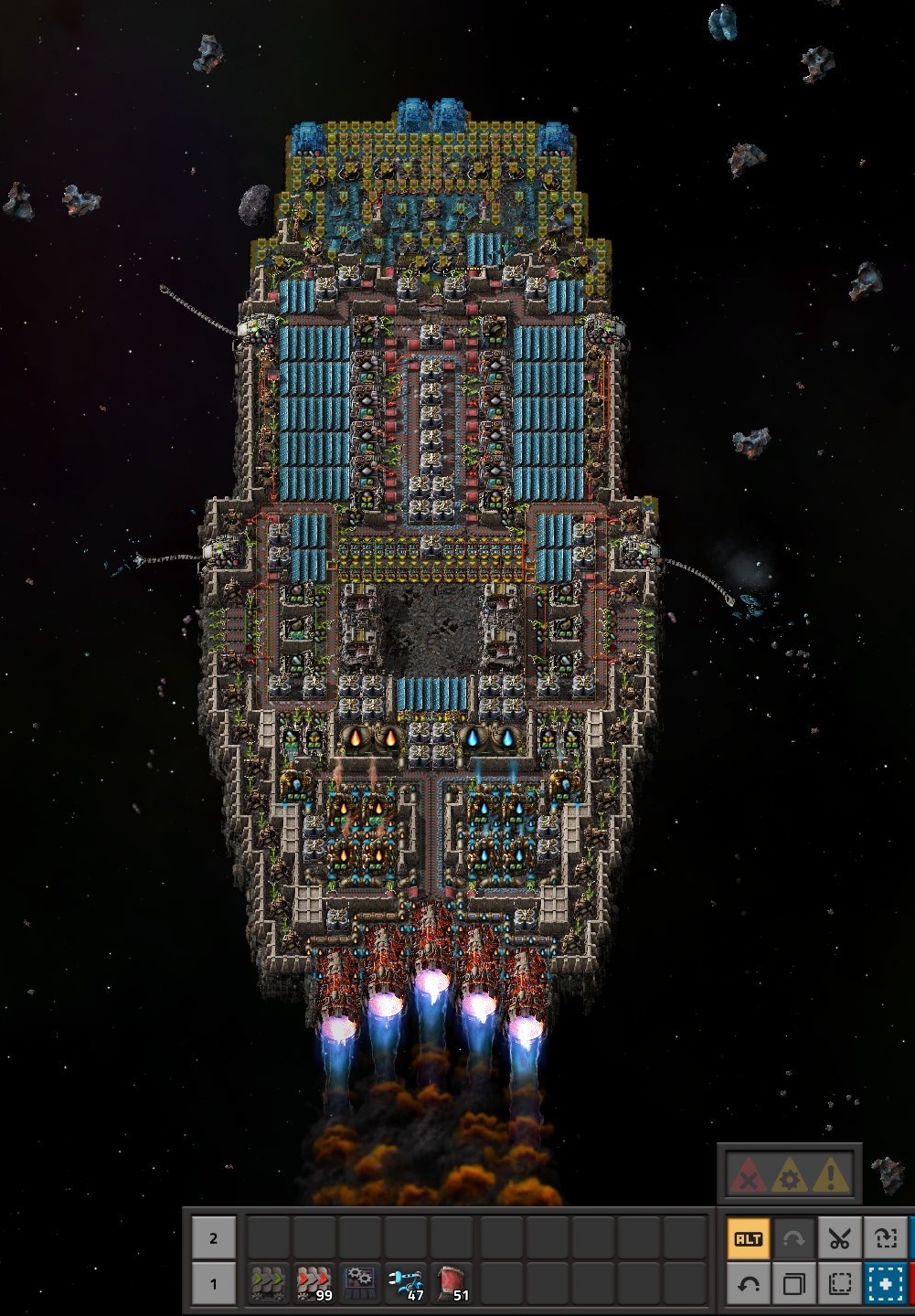Activate the scissors cut tool

point(839,1239)
